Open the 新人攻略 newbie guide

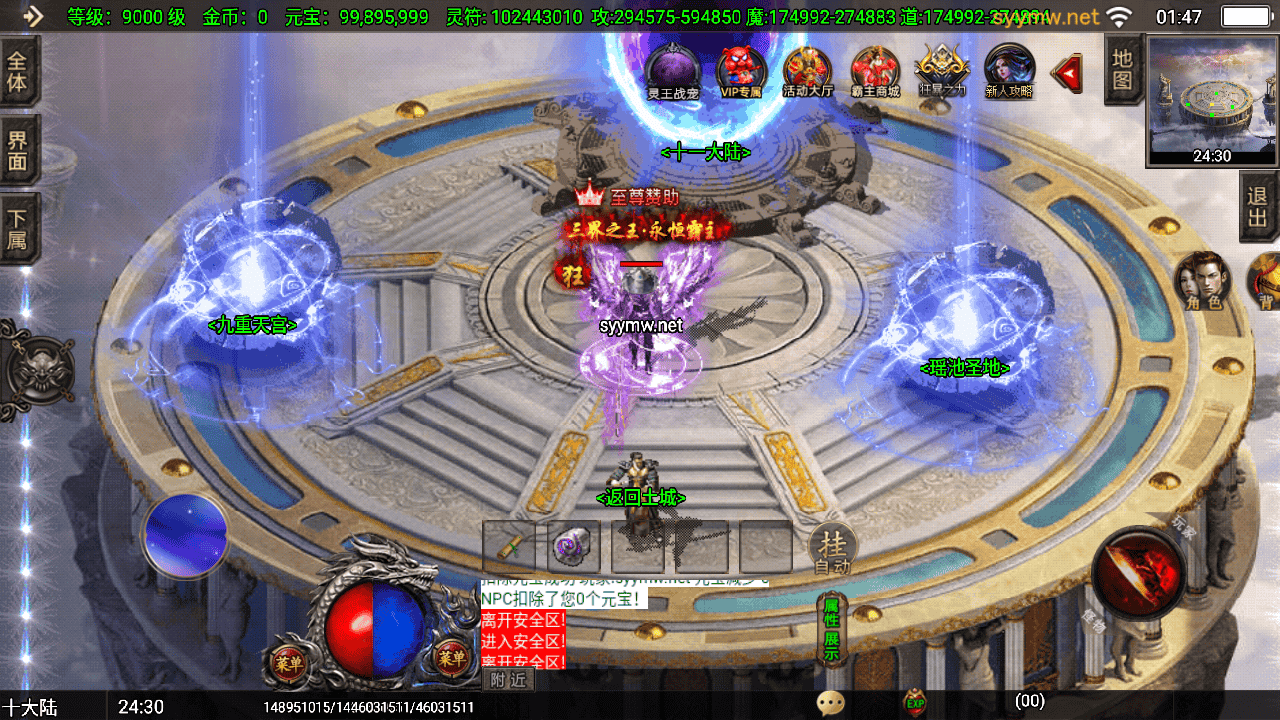[x=1009, y=71]
